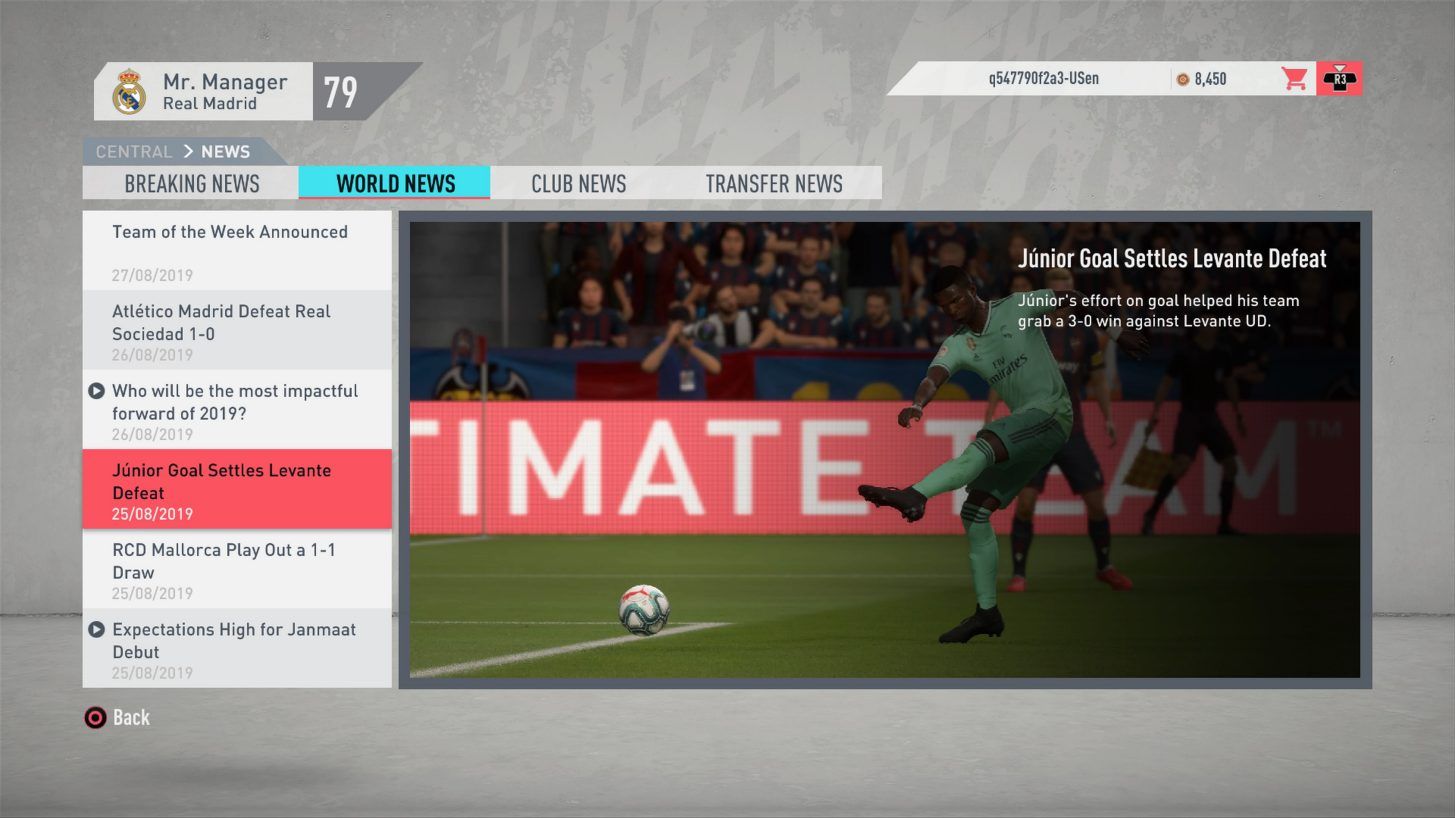This screenshot has width=1455, height=818.
Task: Click the circular Back icon
Action: coord(95,717)
